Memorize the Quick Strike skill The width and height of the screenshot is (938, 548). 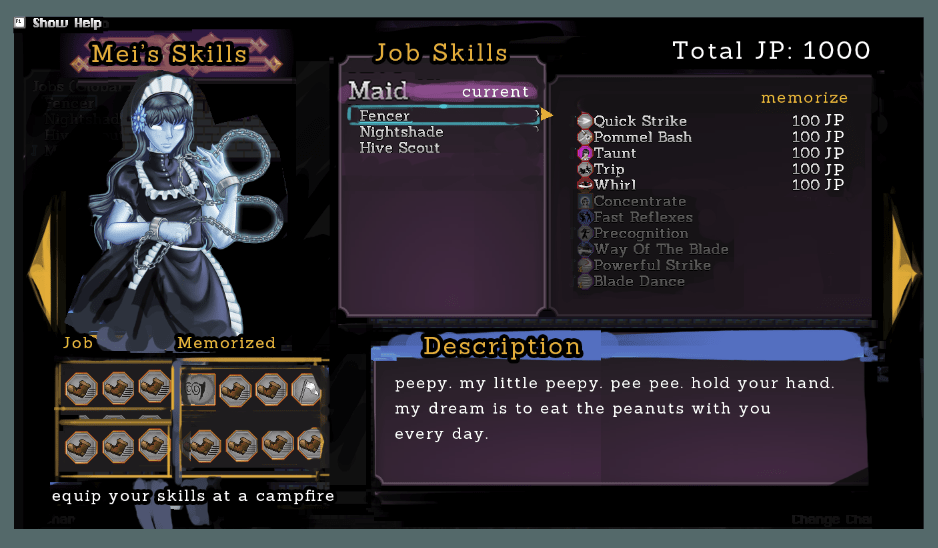639,121
